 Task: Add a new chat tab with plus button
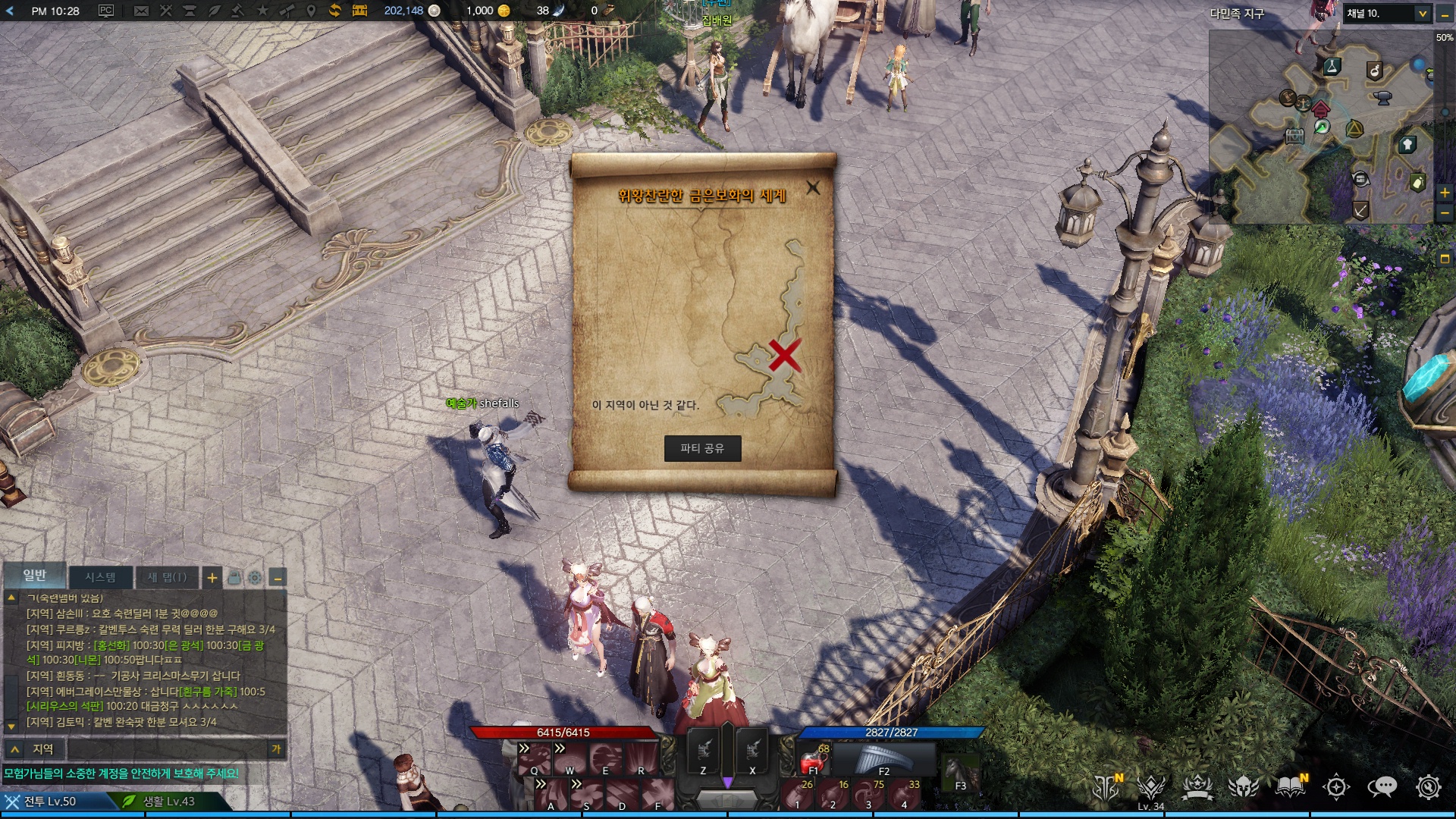point(212,578)
